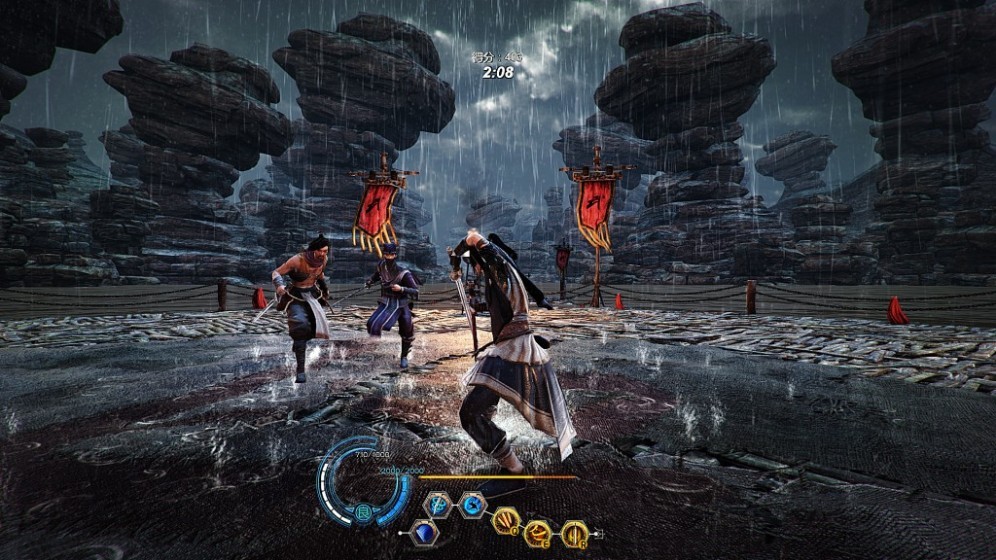Activate the blue crossed-swirl skill hexagon

(438, 505)
